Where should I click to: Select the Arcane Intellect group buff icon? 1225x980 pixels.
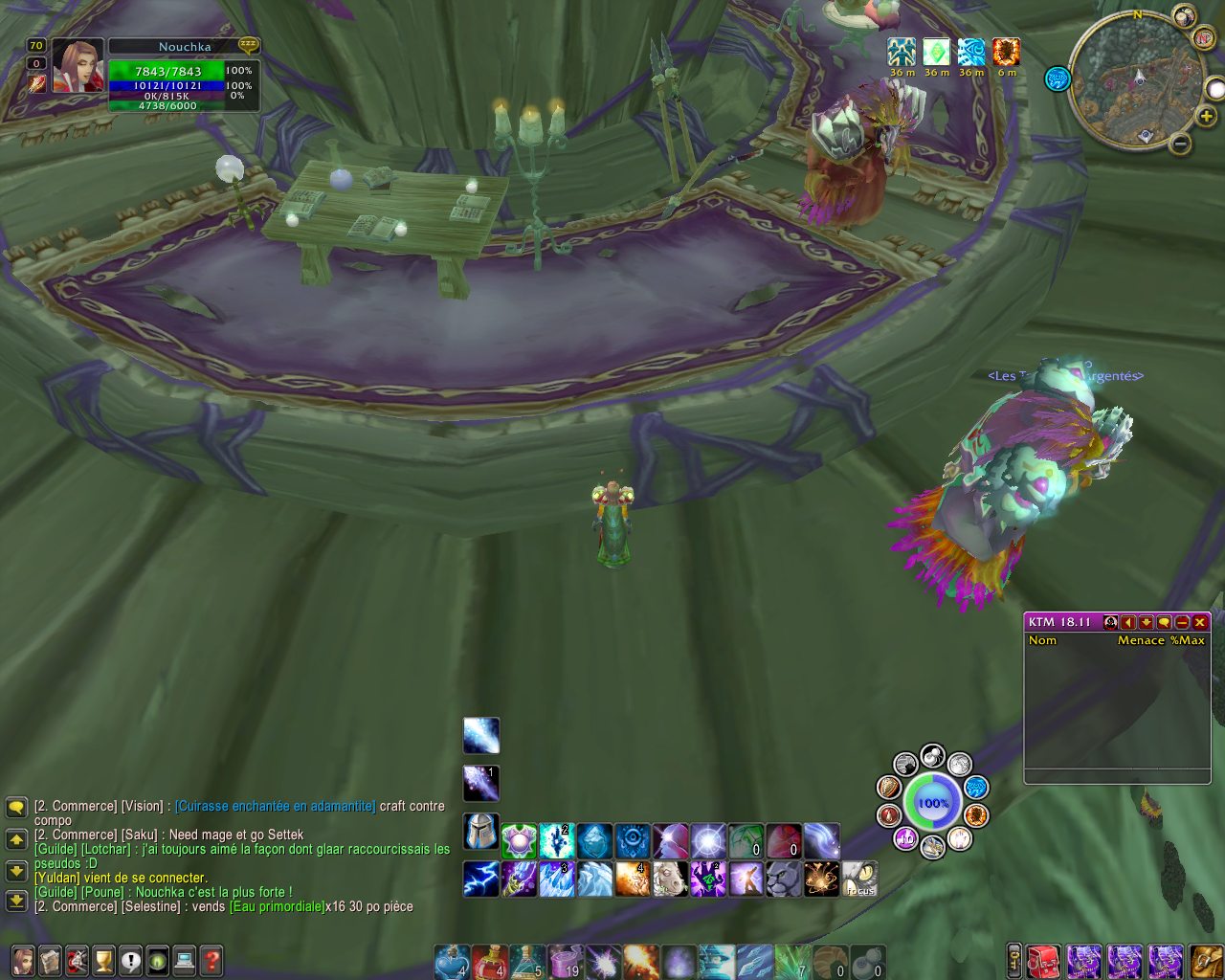click(901, 52)
